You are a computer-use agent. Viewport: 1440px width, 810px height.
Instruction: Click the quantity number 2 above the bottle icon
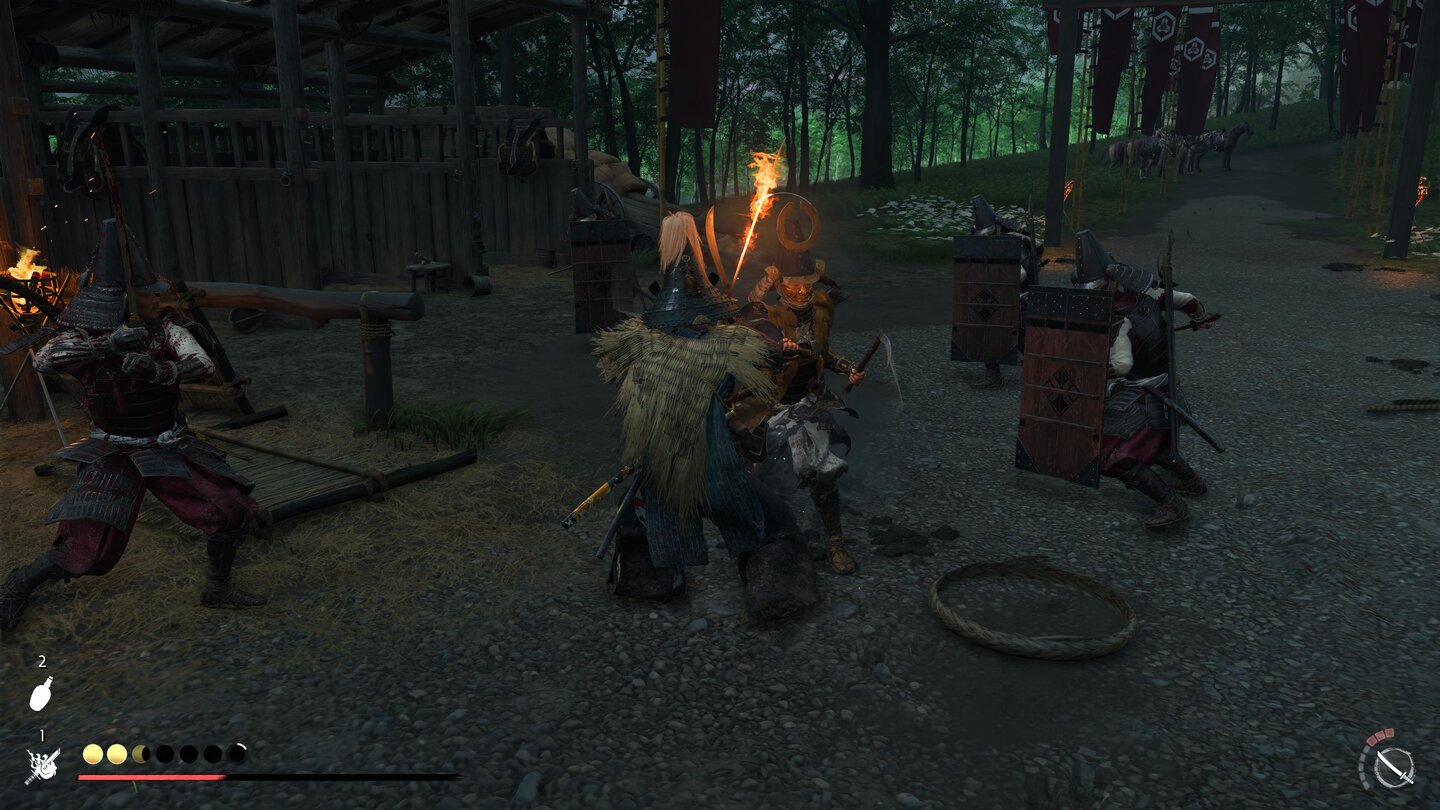click(42, 662)
